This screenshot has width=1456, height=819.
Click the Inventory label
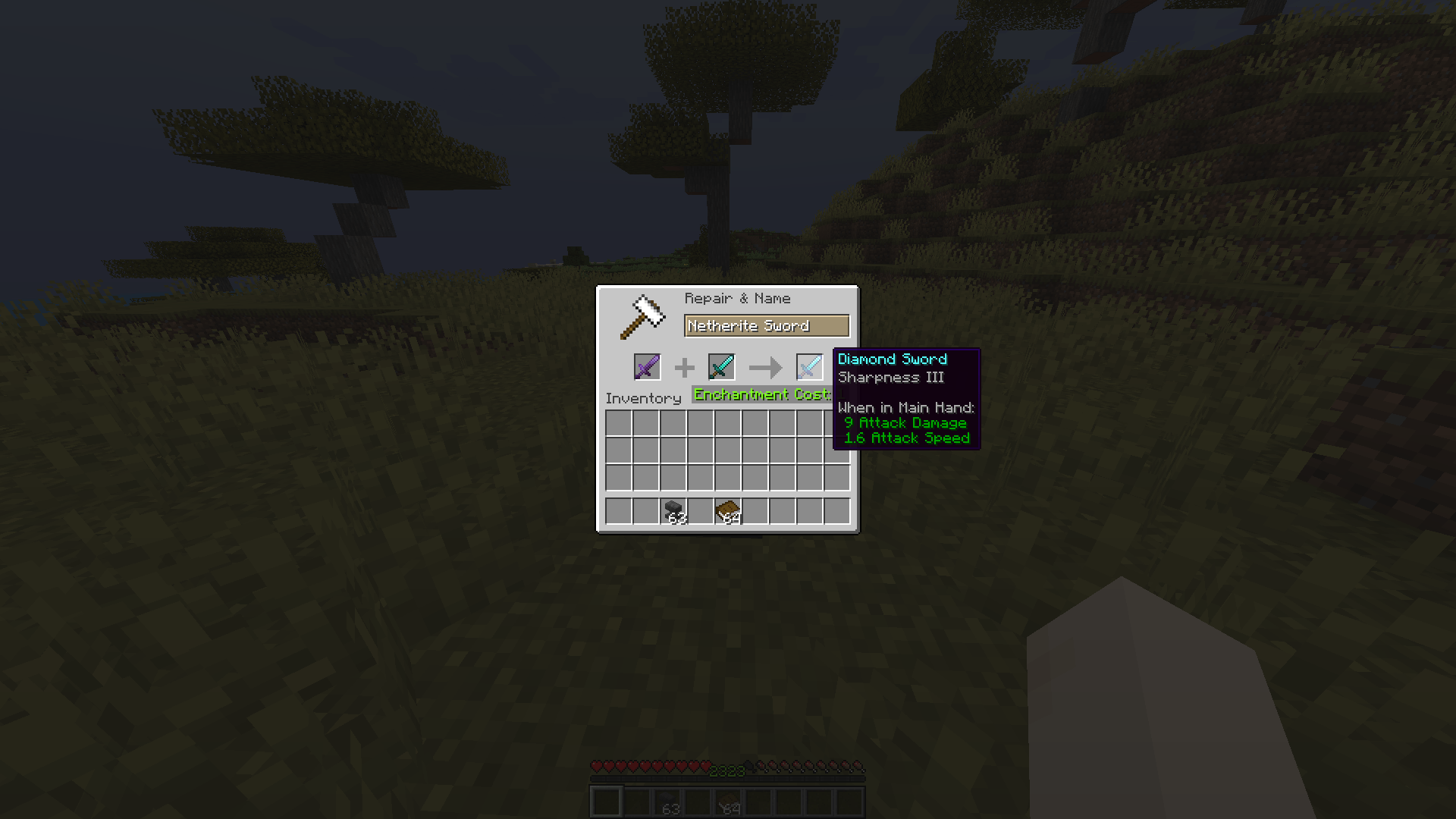[x=644, y=398]
